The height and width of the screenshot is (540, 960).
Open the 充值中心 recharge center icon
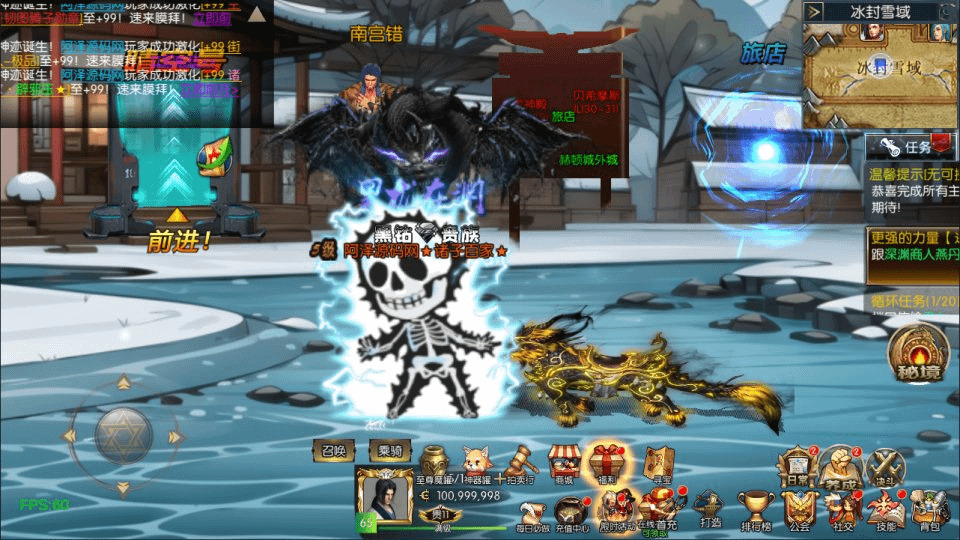(571, 509)
